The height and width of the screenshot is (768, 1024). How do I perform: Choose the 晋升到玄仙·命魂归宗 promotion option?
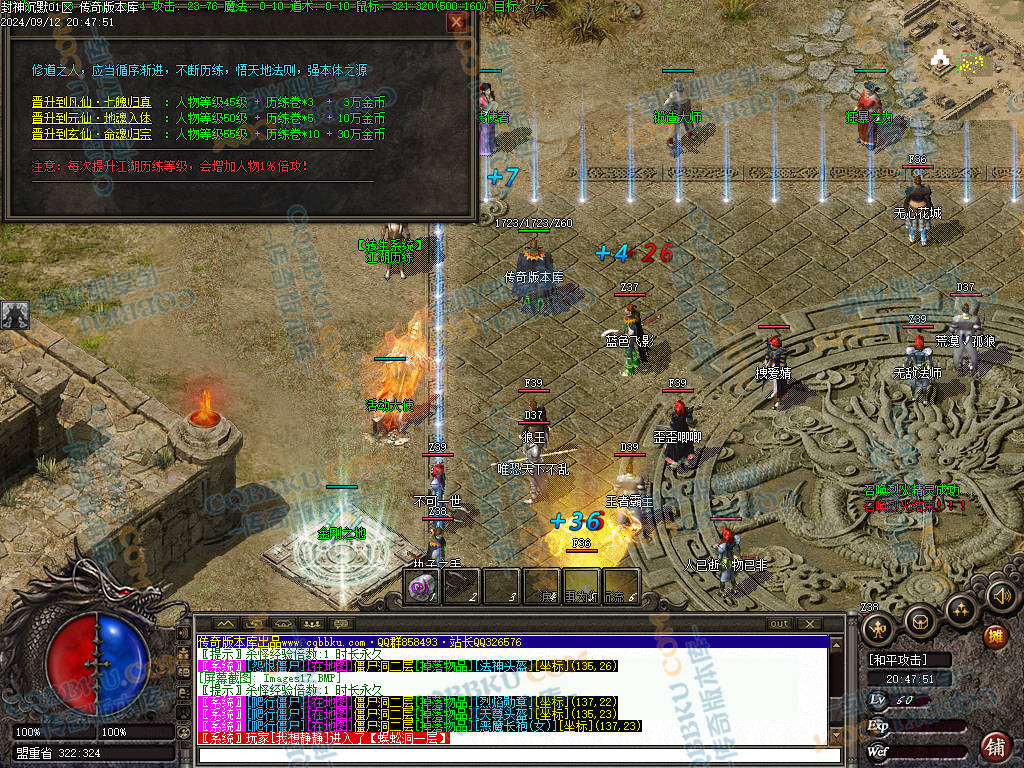(92, 134)
